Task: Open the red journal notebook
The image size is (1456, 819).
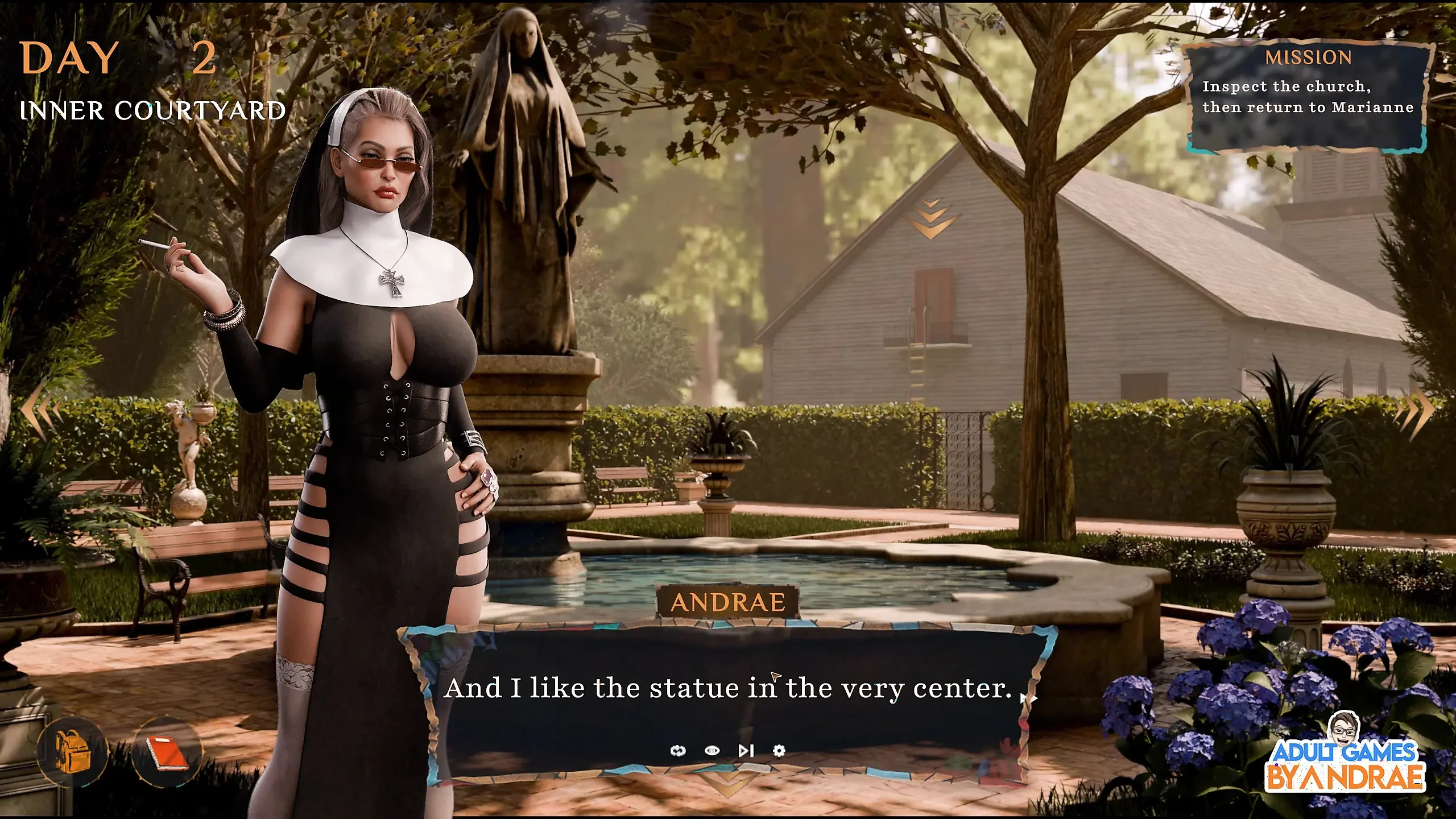Action: 167,752
